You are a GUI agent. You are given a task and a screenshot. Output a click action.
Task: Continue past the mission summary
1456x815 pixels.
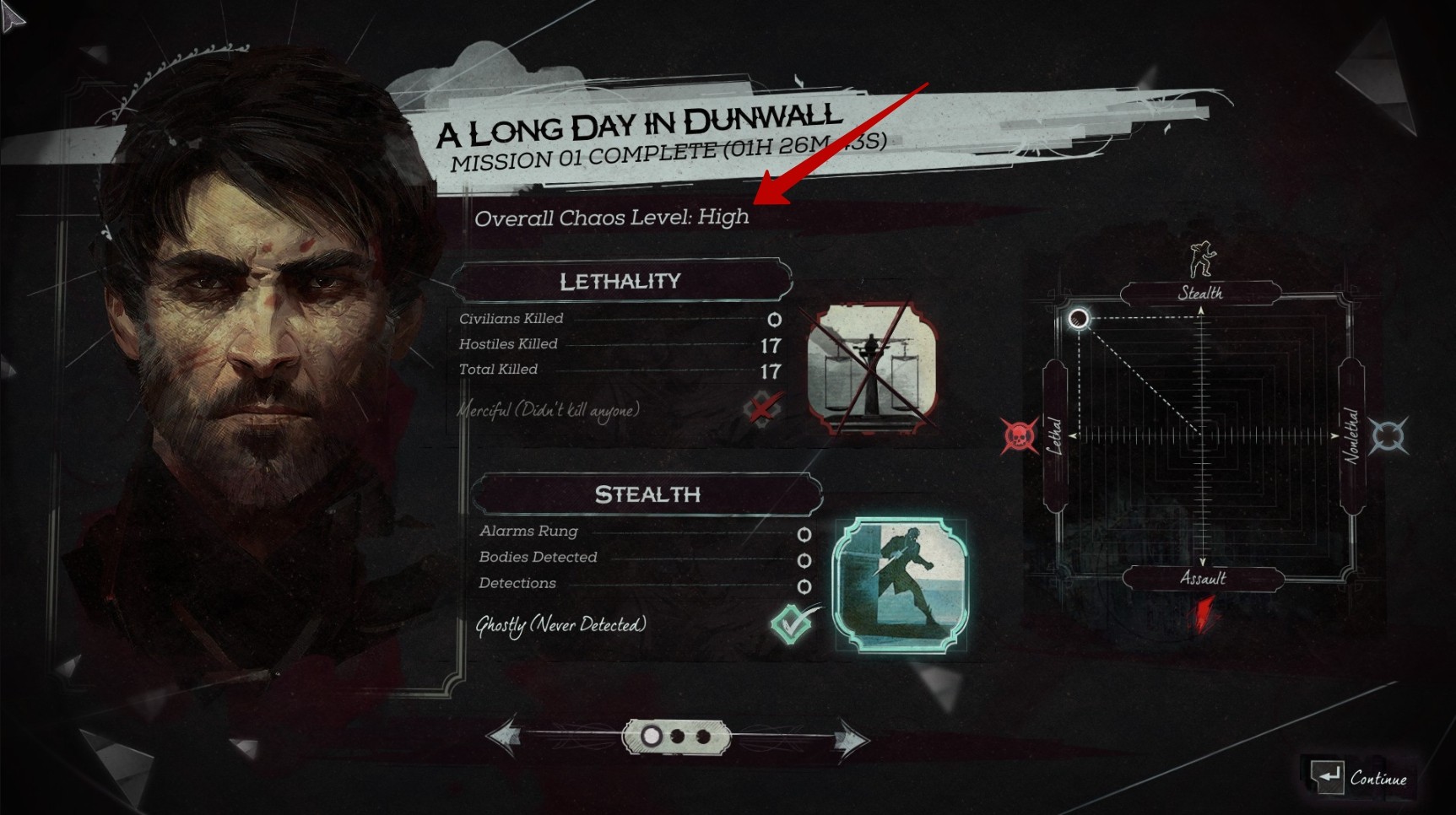[1360, 778]
